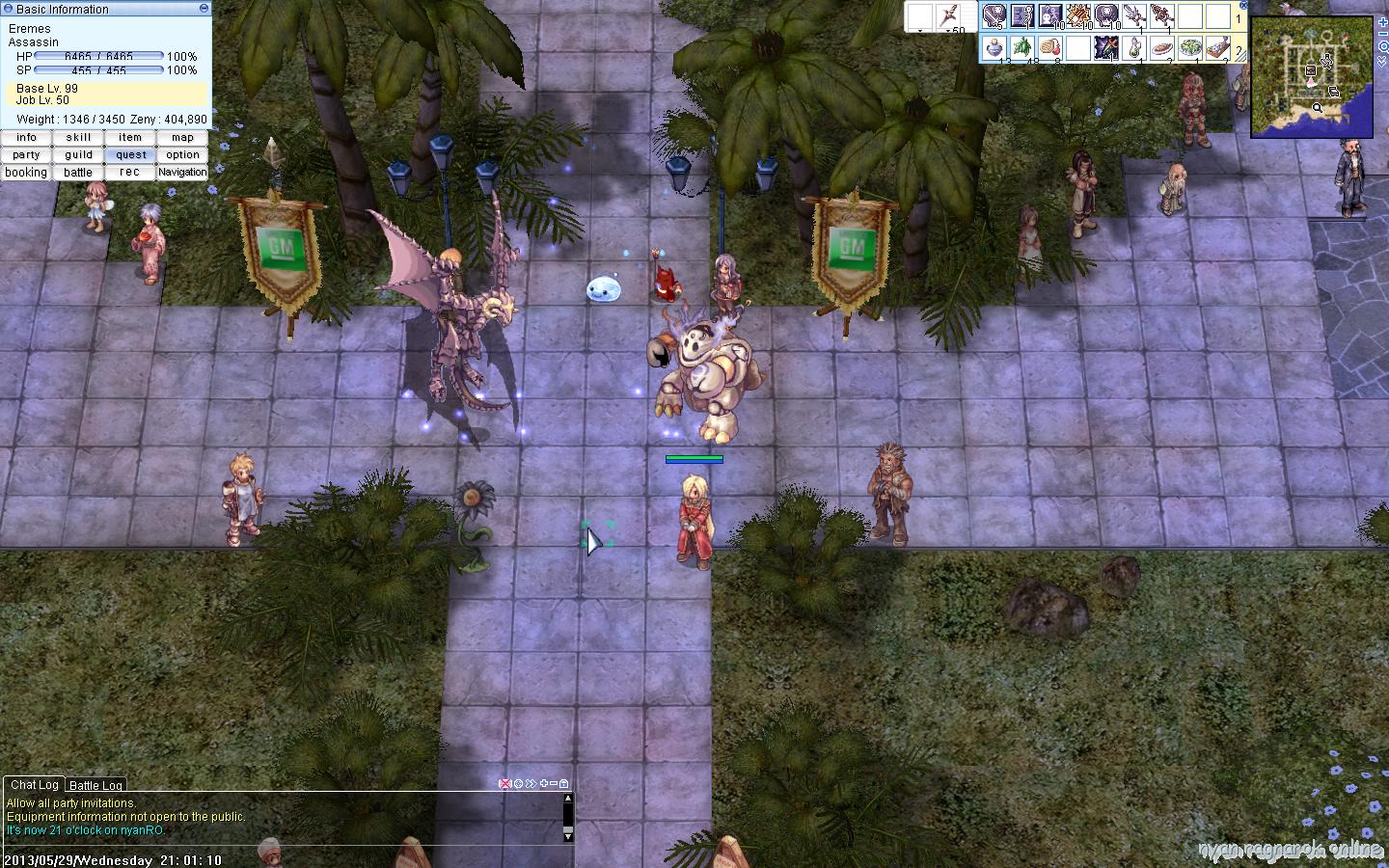Use the salad plate item in hotbar
This screenshot has width=1389, height=868.
point(1190,46)
